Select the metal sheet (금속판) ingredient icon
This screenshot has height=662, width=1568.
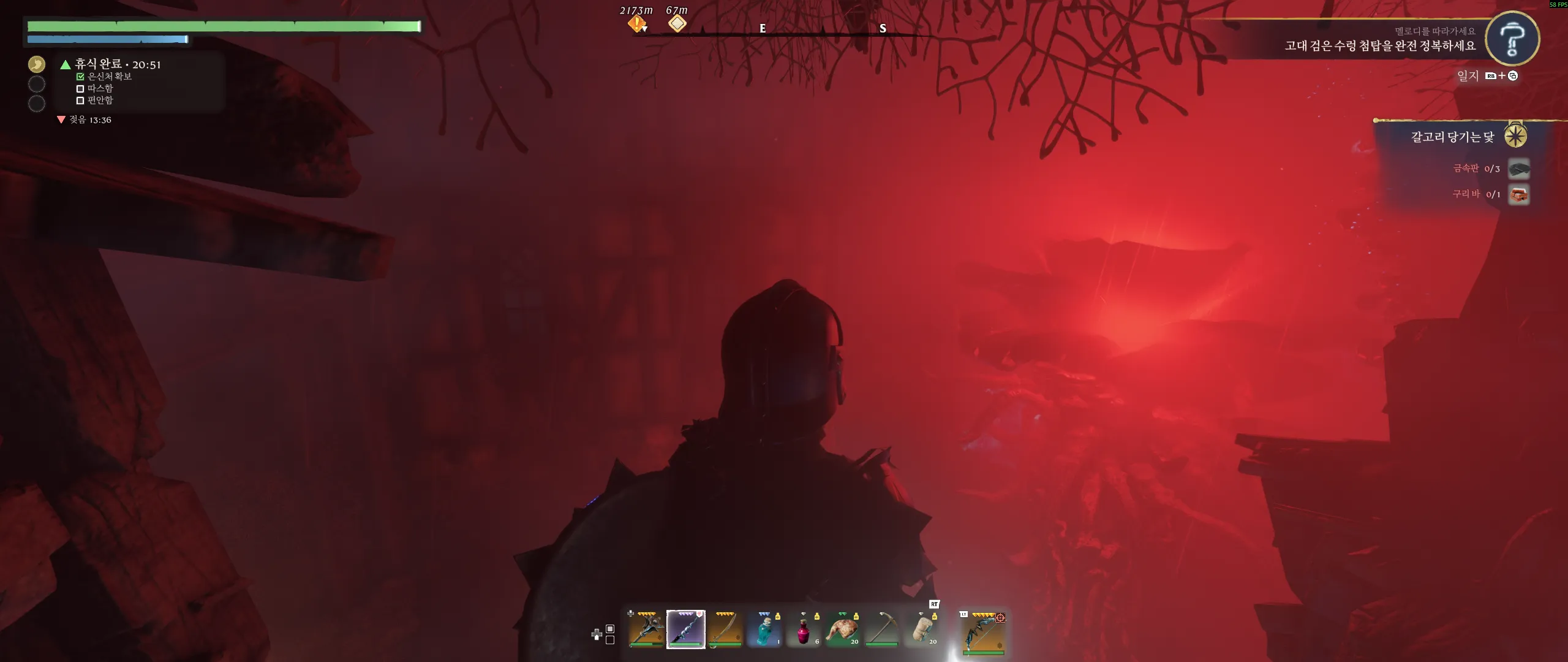tap(1518, 169)
